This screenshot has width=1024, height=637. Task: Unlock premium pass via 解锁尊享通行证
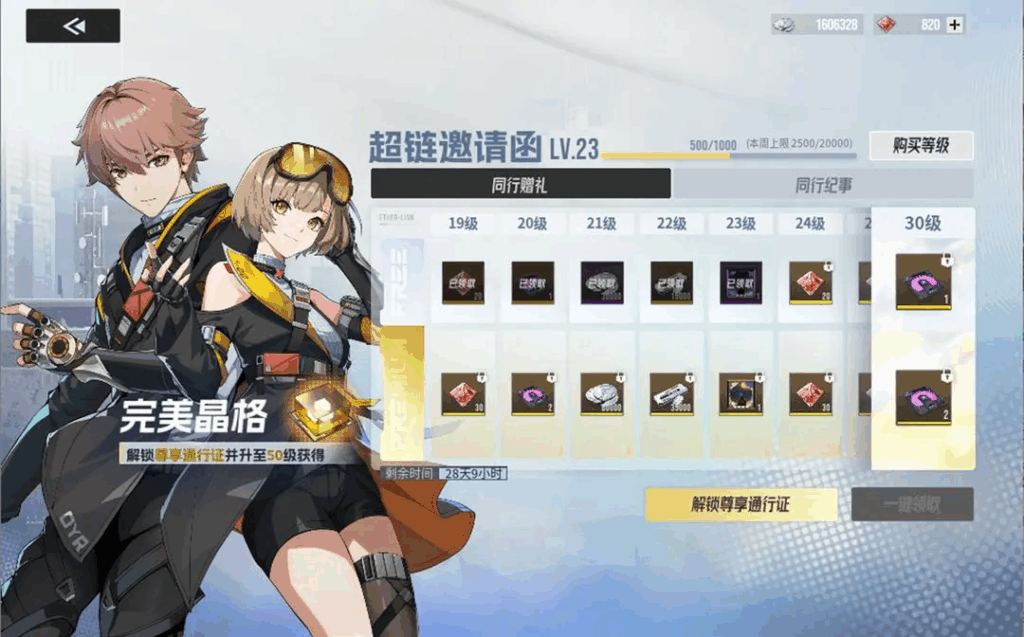click(x=740, y=505)
